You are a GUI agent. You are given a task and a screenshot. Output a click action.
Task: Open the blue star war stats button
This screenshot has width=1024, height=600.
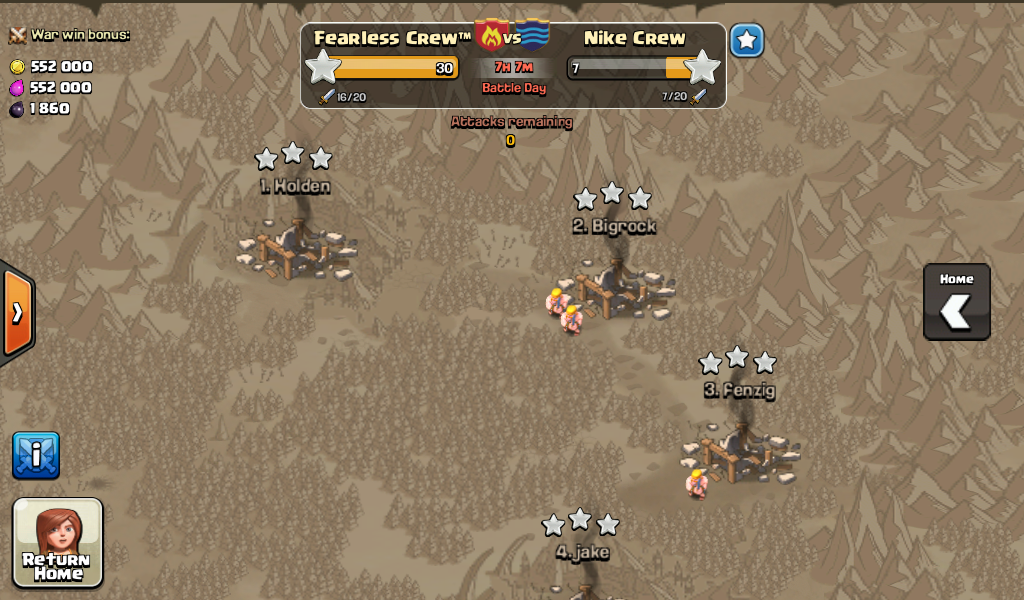pos(746,41)
